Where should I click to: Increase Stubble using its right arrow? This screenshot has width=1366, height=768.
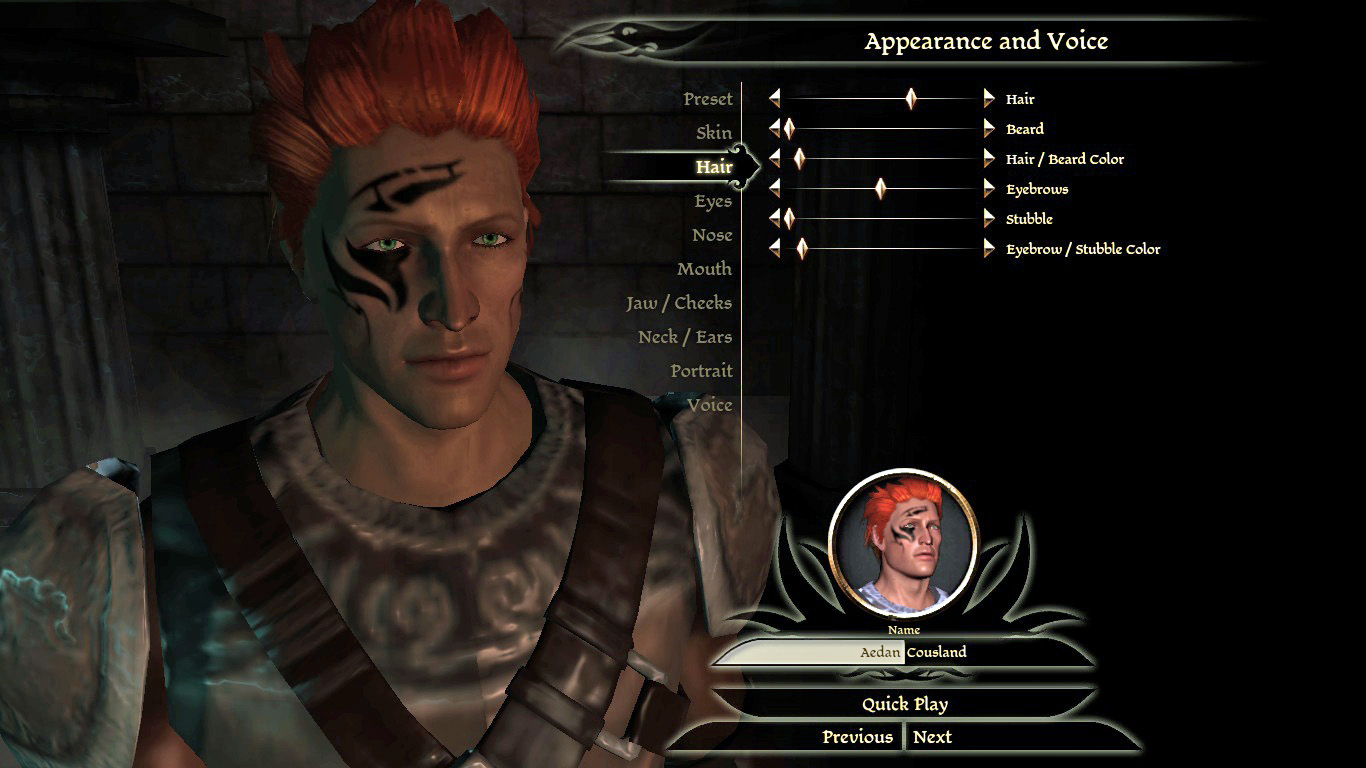pyautogui.click(x=989, y=218)
